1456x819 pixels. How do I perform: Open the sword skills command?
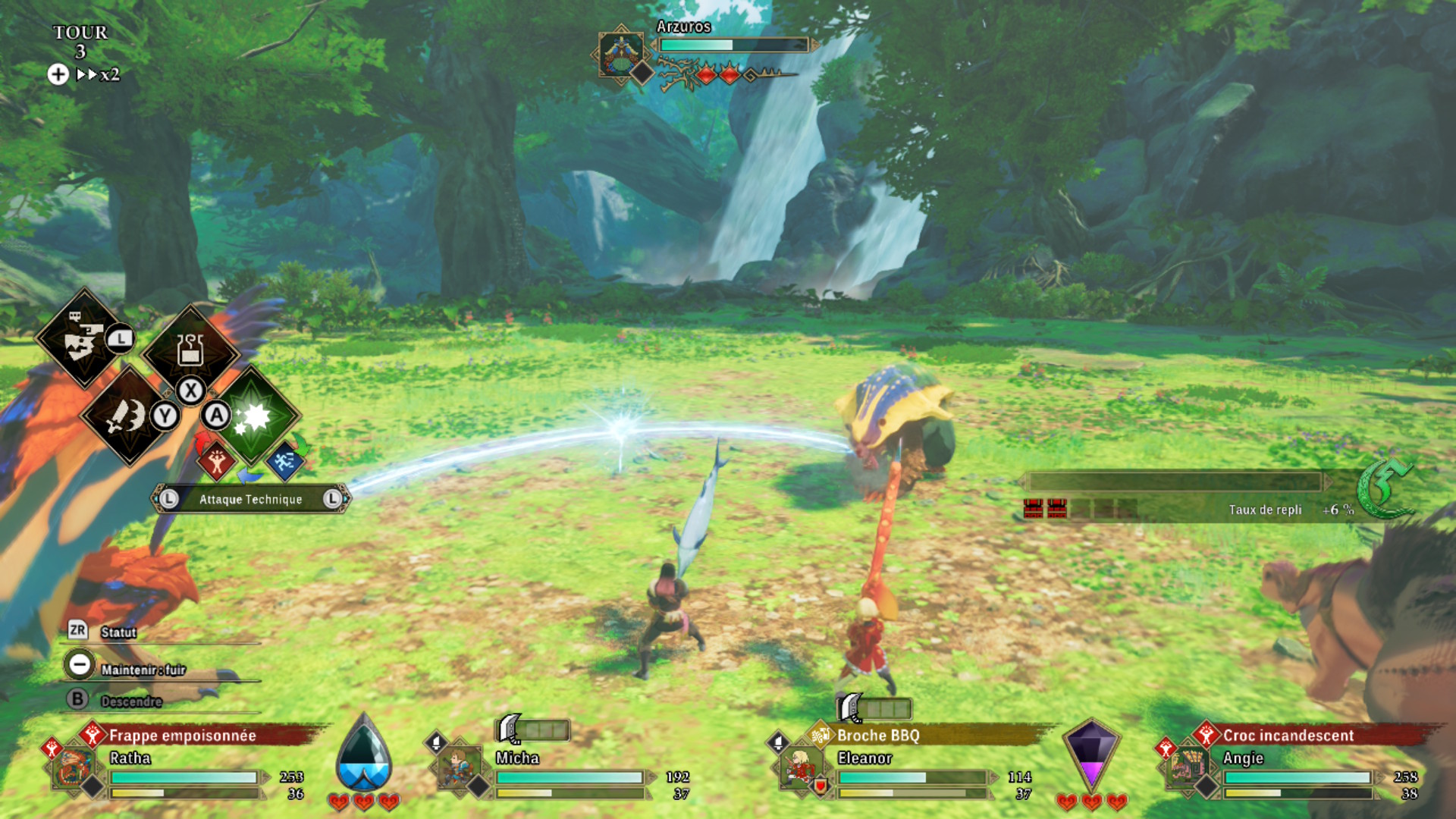coord(127,415)
